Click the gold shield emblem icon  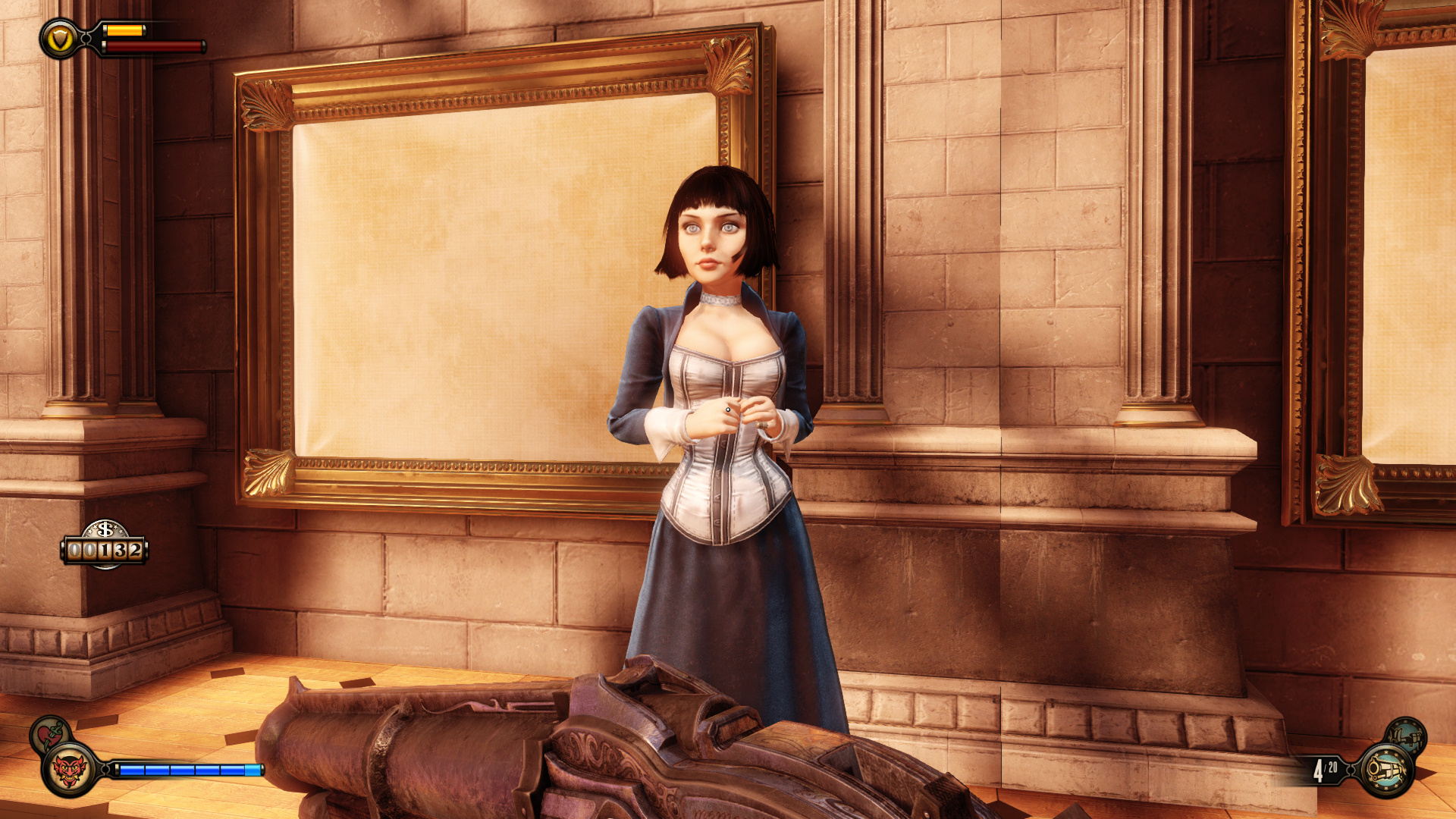[59, 38]
